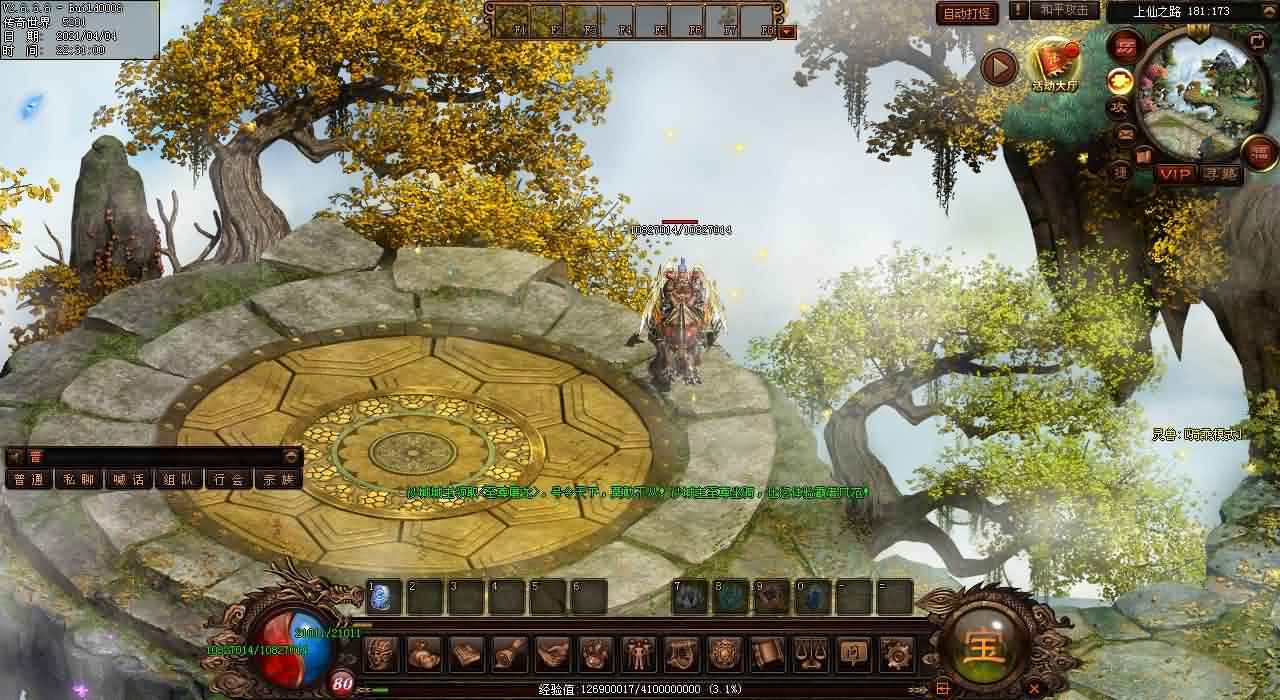The height and width of the screenshot is (700, 1280).
Task: Select the 喊话 shout channel tab
Action: coord(129,479)
